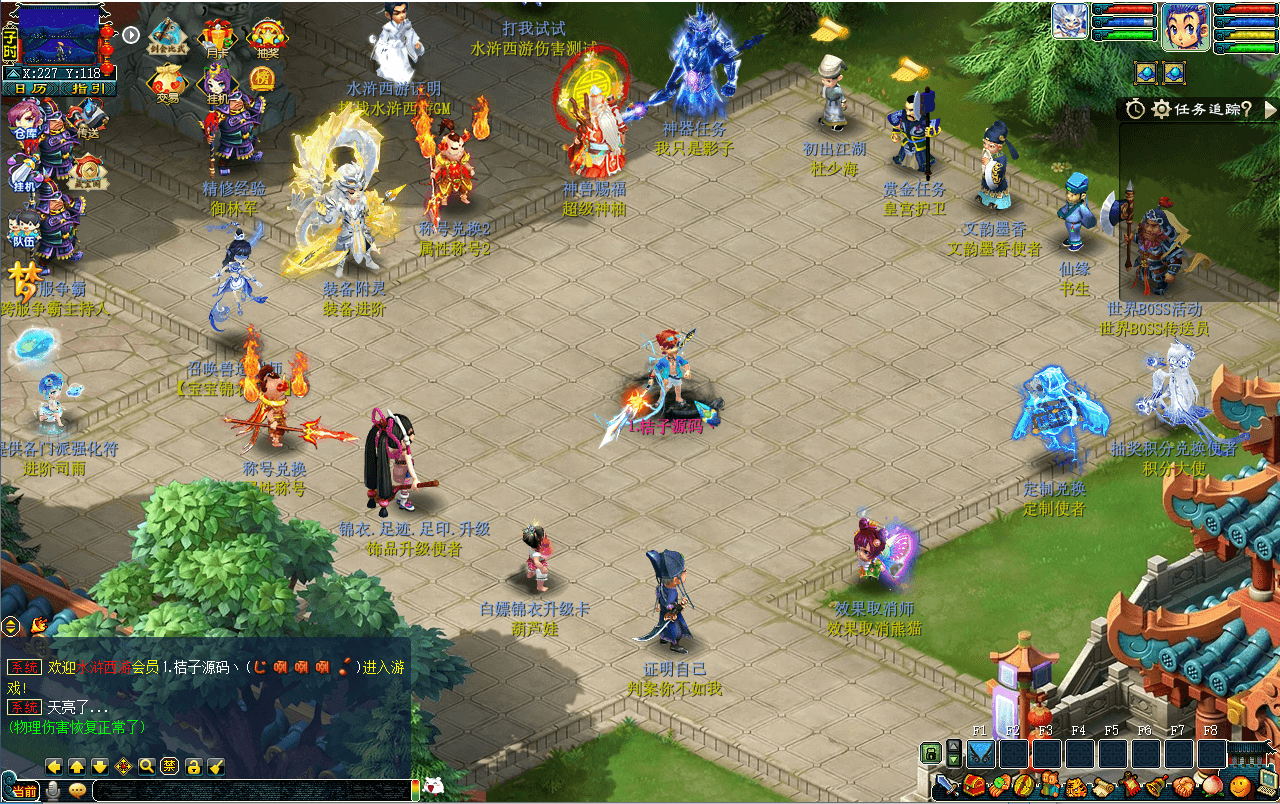Click the sword attack icon in bottom bar

click(947, 786)
